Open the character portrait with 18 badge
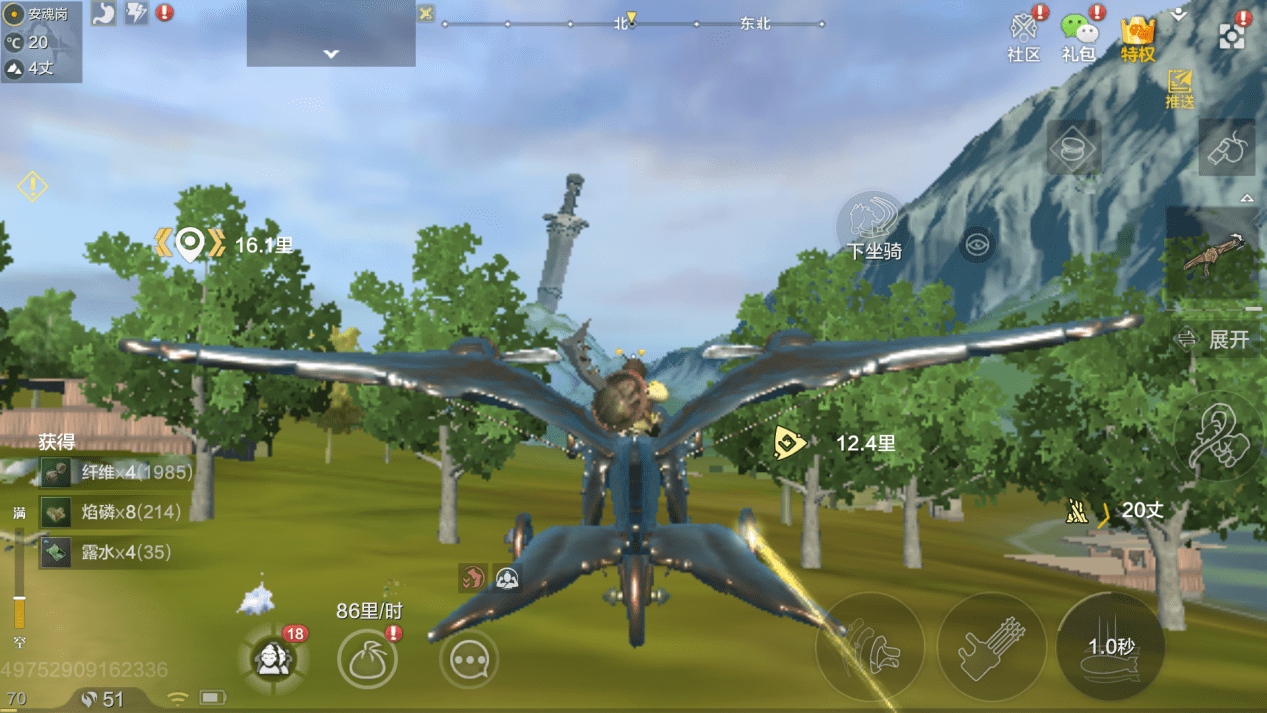This screenshot has width=1267, height=713. (273, 658)
